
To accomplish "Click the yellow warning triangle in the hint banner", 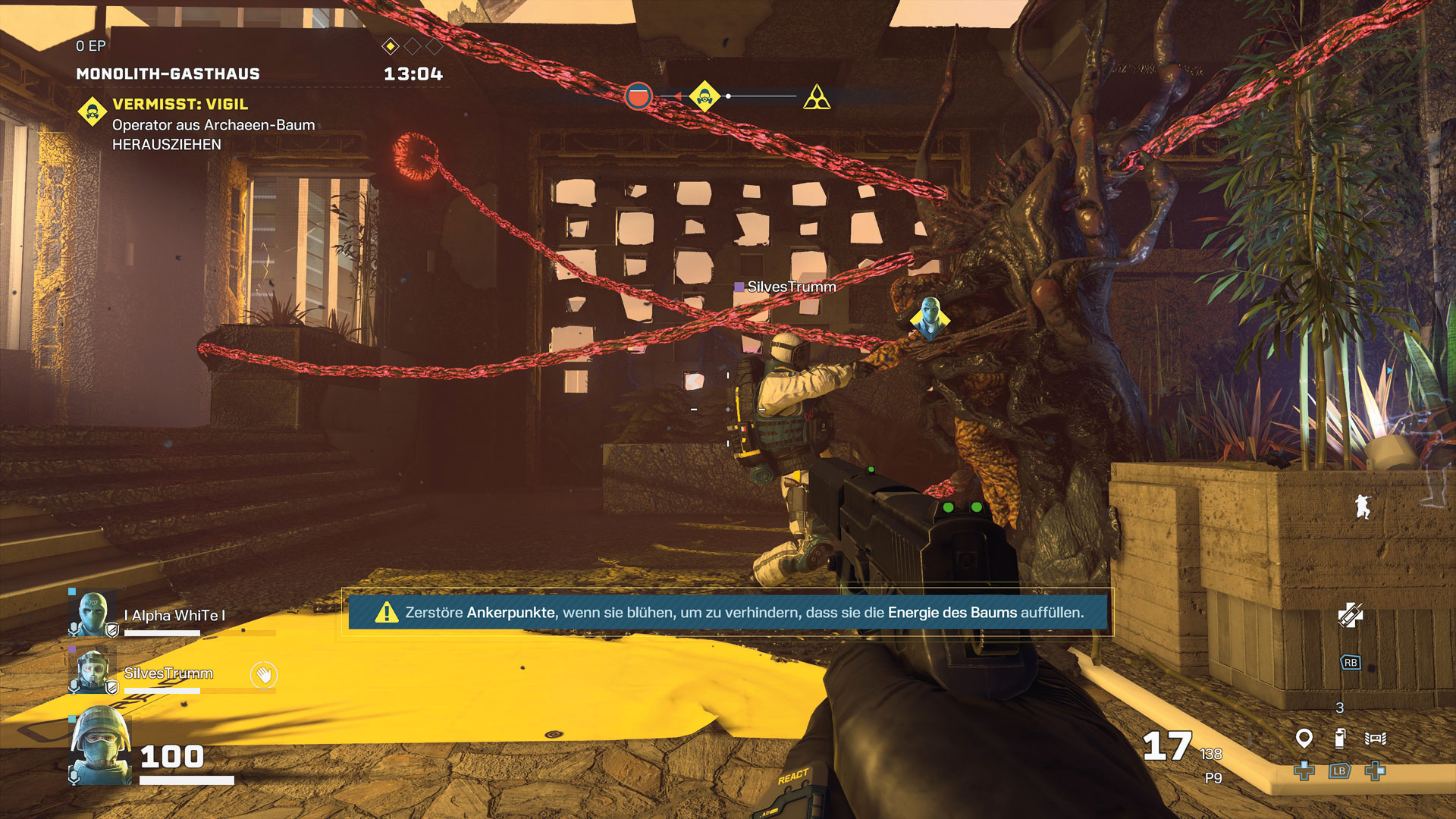I will pyautogui.click(x=387, y=612).
